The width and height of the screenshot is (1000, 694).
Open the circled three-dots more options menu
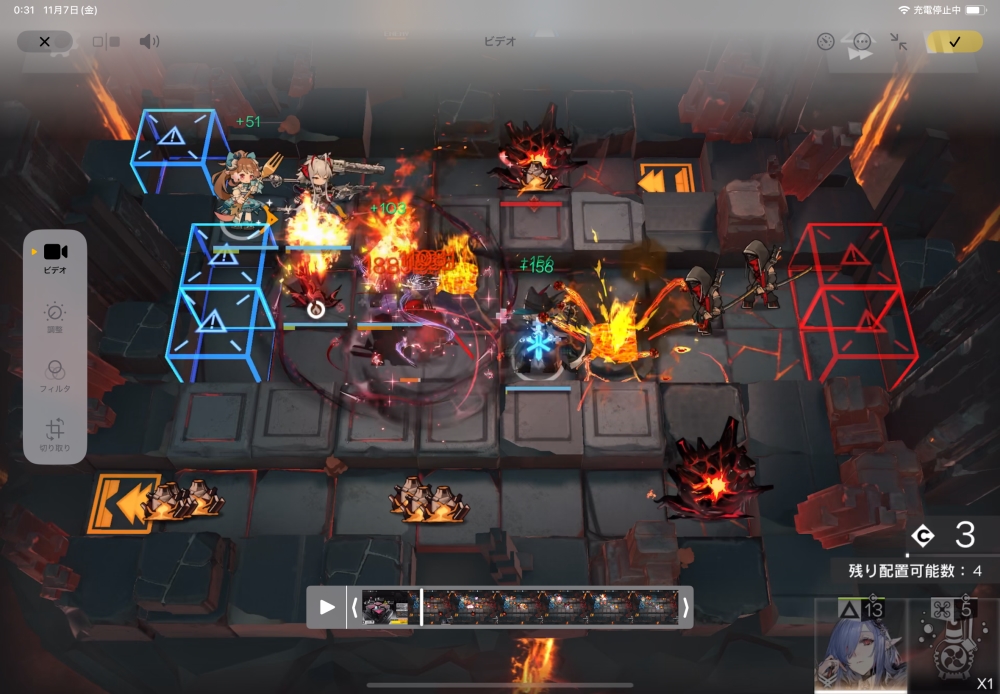862,42
